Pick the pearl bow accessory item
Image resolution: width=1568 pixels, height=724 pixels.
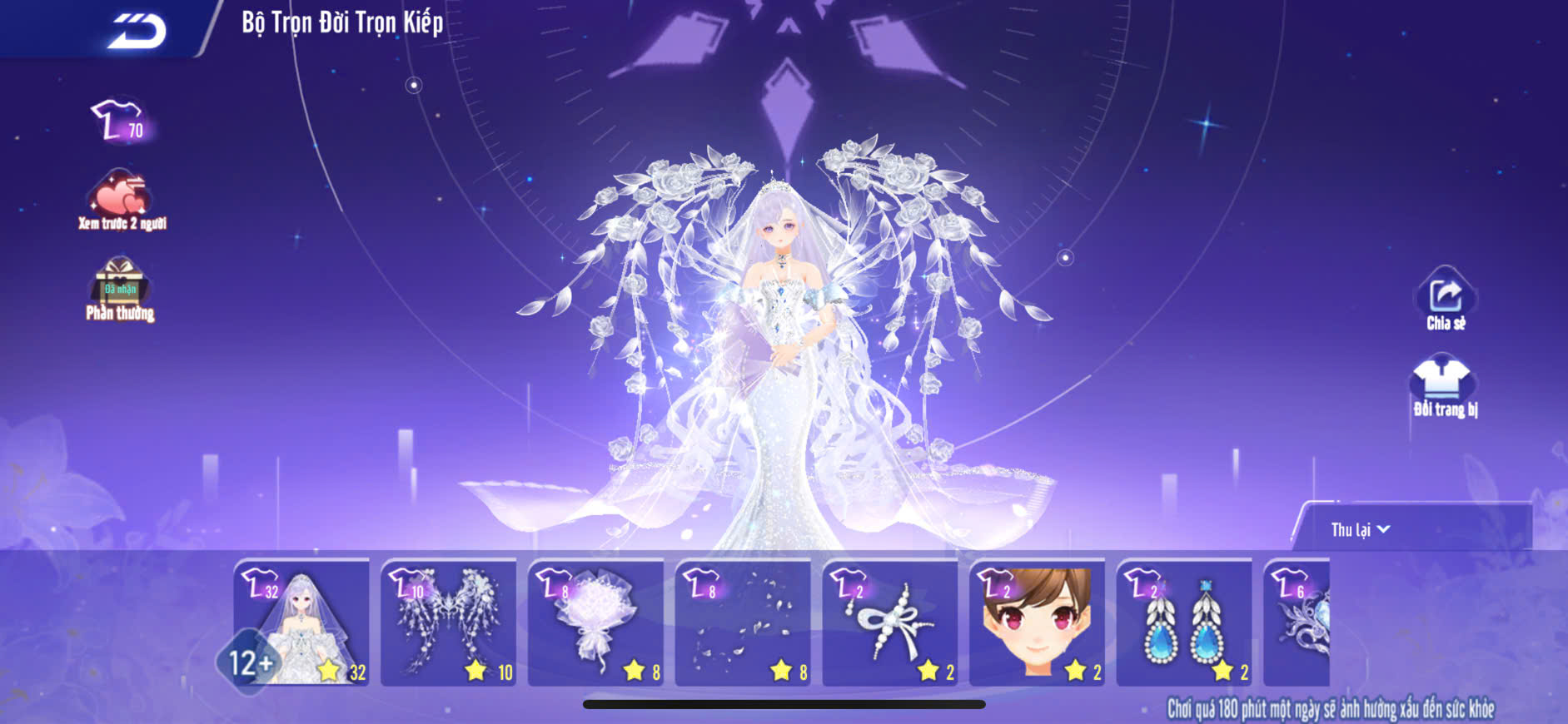coord(889,622)
